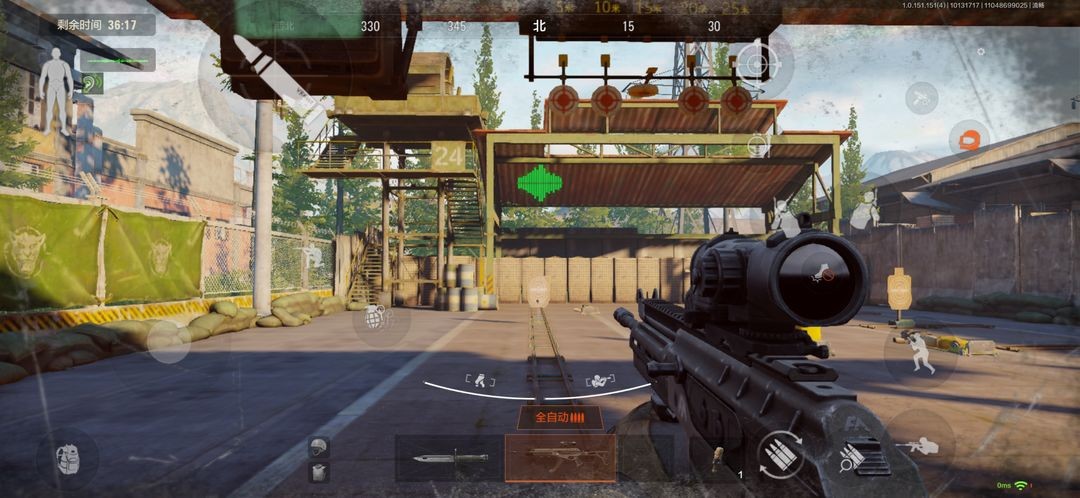Tap the orange helmet icon button
Viewport: 1080px width, 498px height.
point(968,139)
